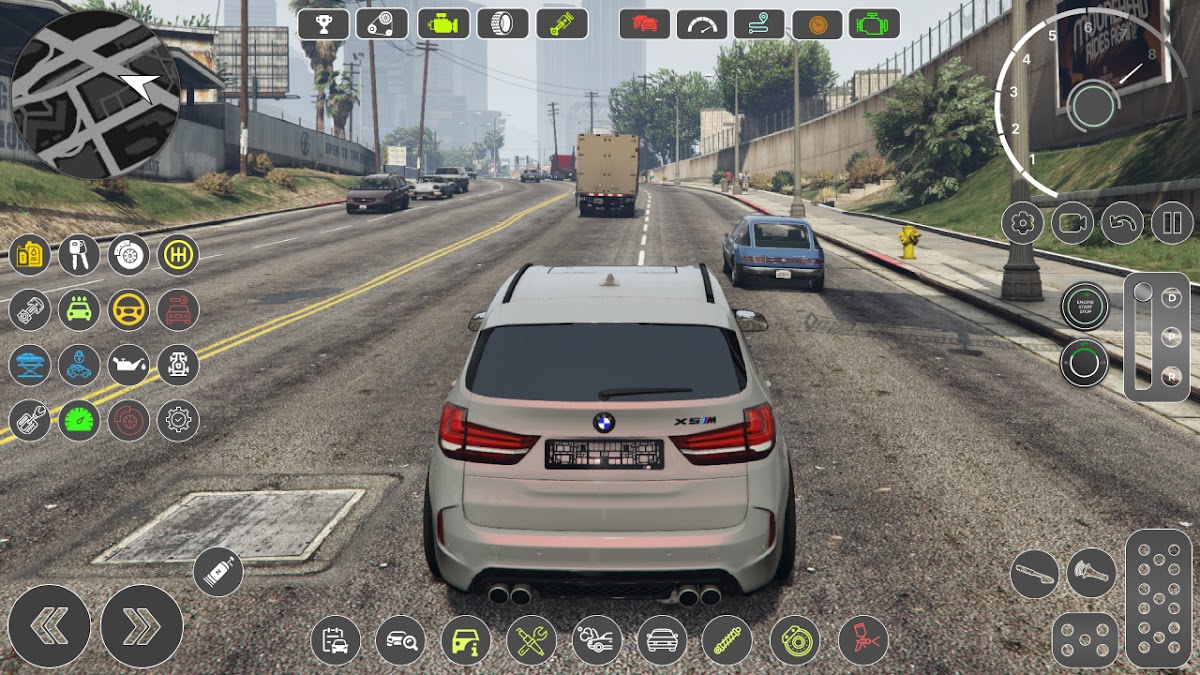The image size is (1200, 675).
Task: Shift gear selector to D
Action: tap(1171, 298)
